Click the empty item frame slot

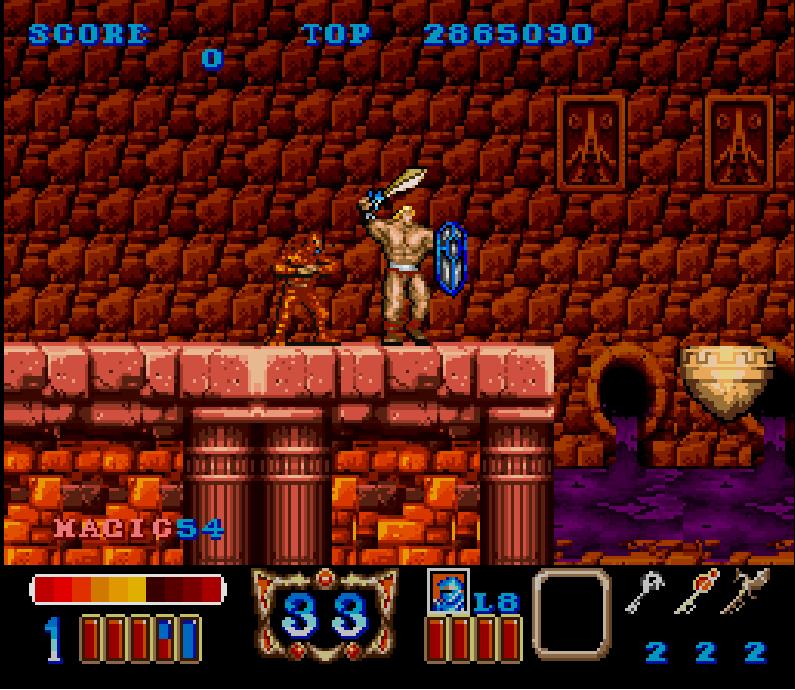point(571,612)
